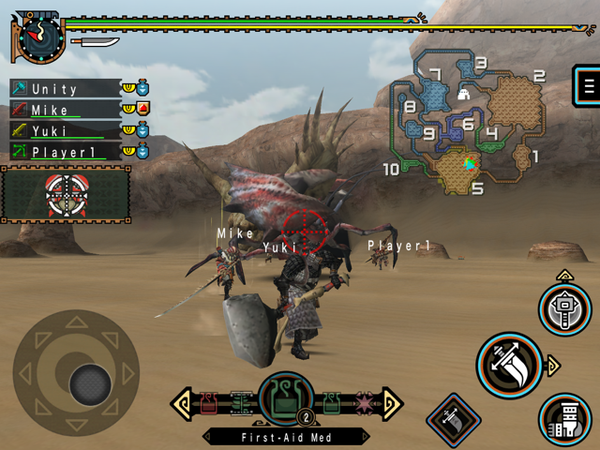The height and width of the screenshot is (450, 600).
Task: Select Player1 in the party list
Action: pyautogui.click(x=65, y=151)
